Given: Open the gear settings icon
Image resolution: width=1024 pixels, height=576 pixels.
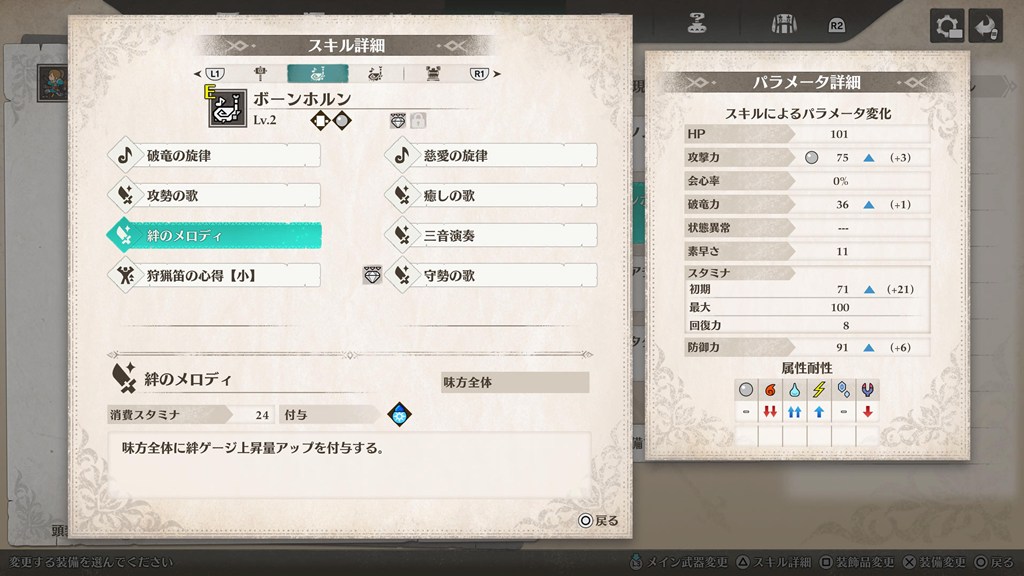Looking at the screenshot, I should [x=947, y=26].
